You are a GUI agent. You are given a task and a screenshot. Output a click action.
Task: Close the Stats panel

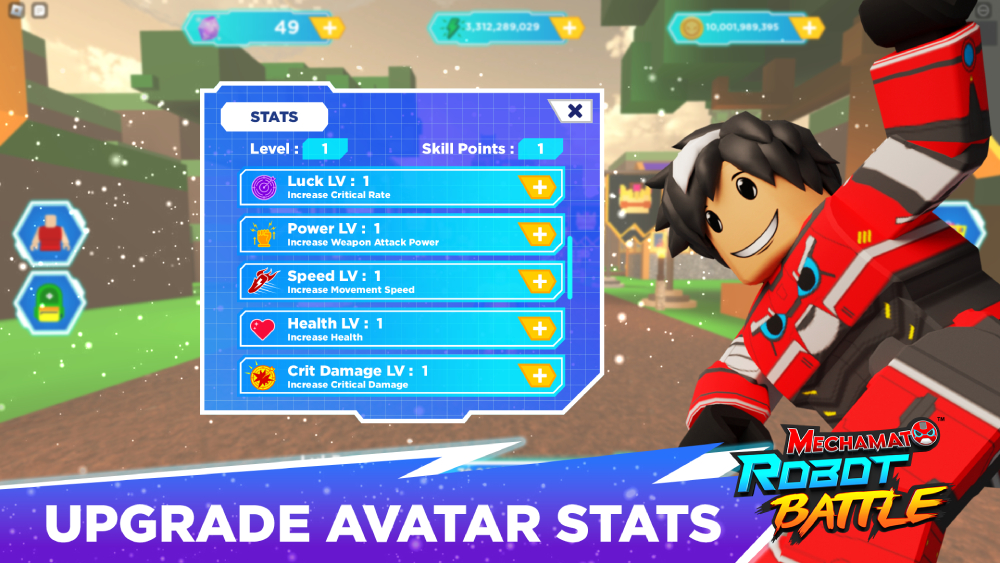tap(575, 111)
